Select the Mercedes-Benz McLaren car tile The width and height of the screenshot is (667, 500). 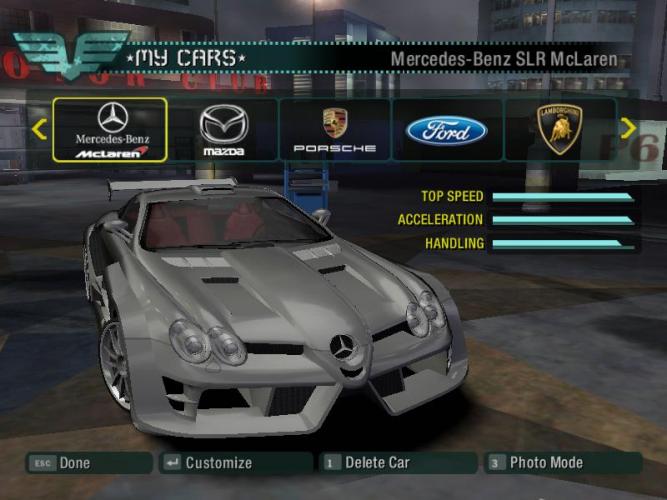(x=111, y=130)
